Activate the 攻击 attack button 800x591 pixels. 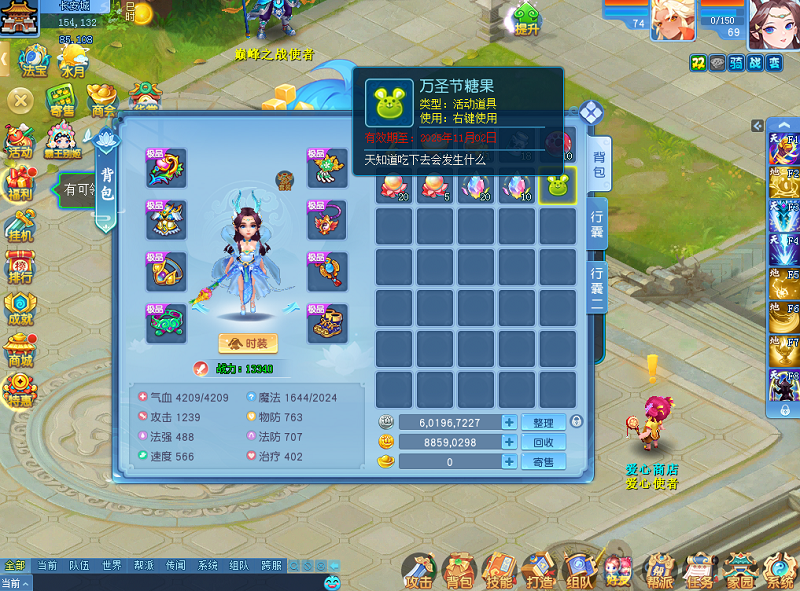(x=420, y=570)
